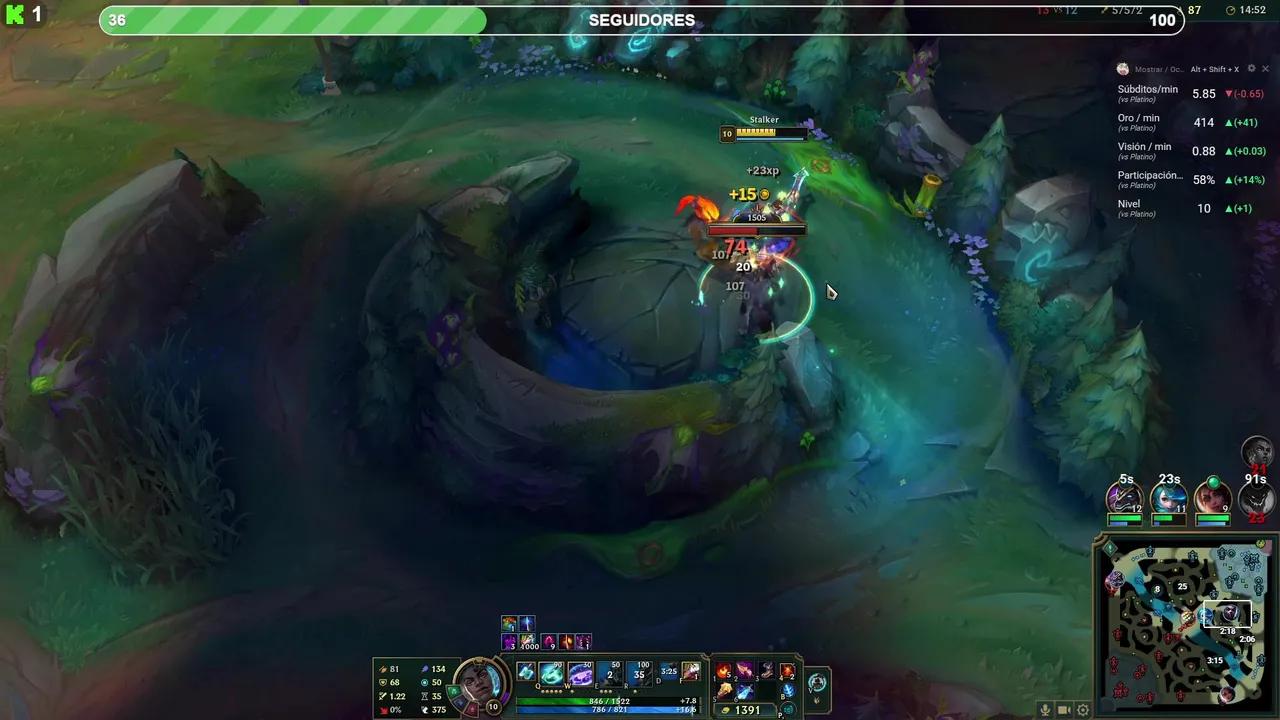Select the W ability icon
The height and width of the screenshot is (720, 1280).
point(579,672)
